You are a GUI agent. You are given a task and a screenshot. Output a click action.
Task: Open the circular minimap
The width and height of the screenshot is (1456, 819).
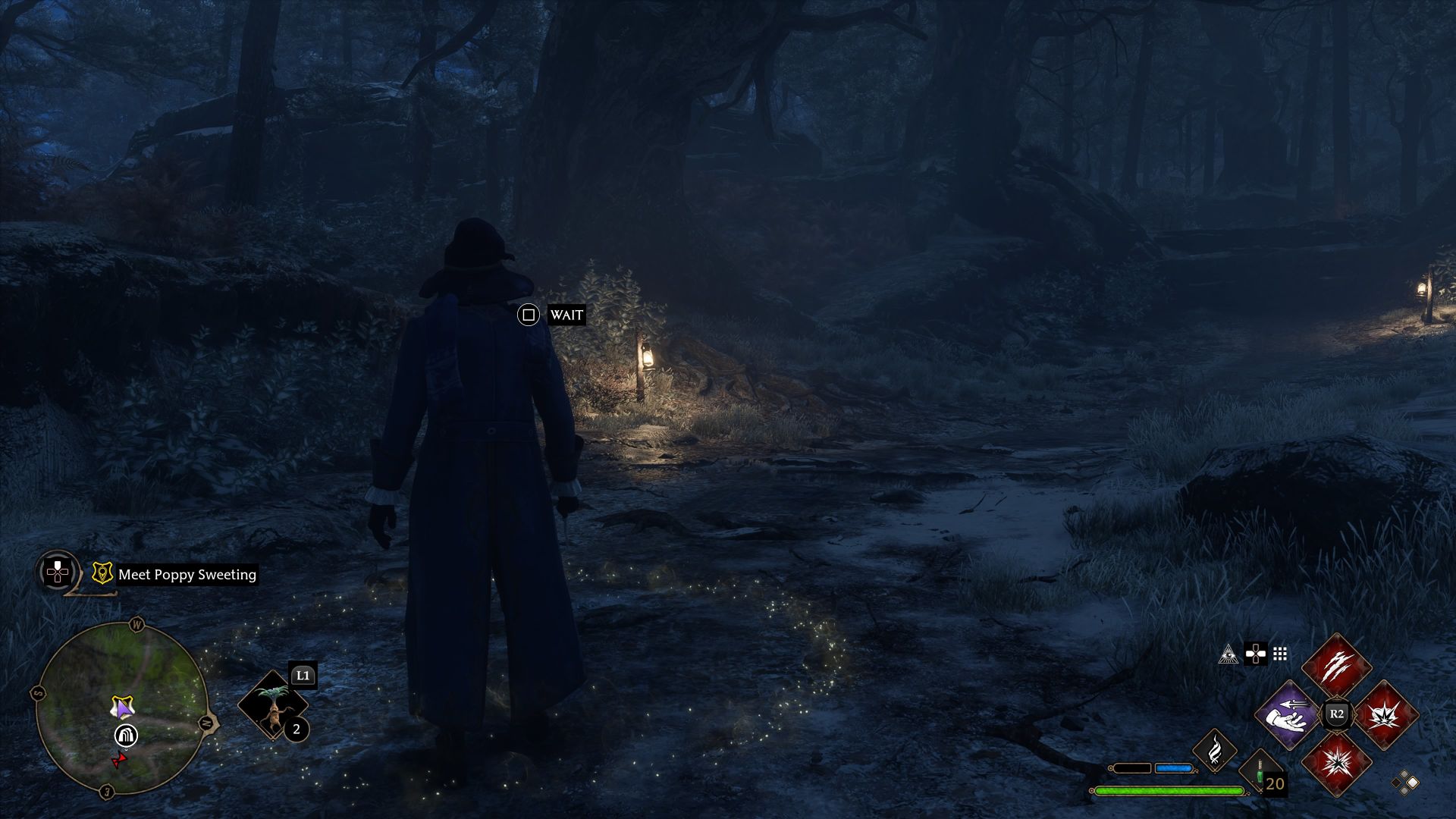coord(121,709)
